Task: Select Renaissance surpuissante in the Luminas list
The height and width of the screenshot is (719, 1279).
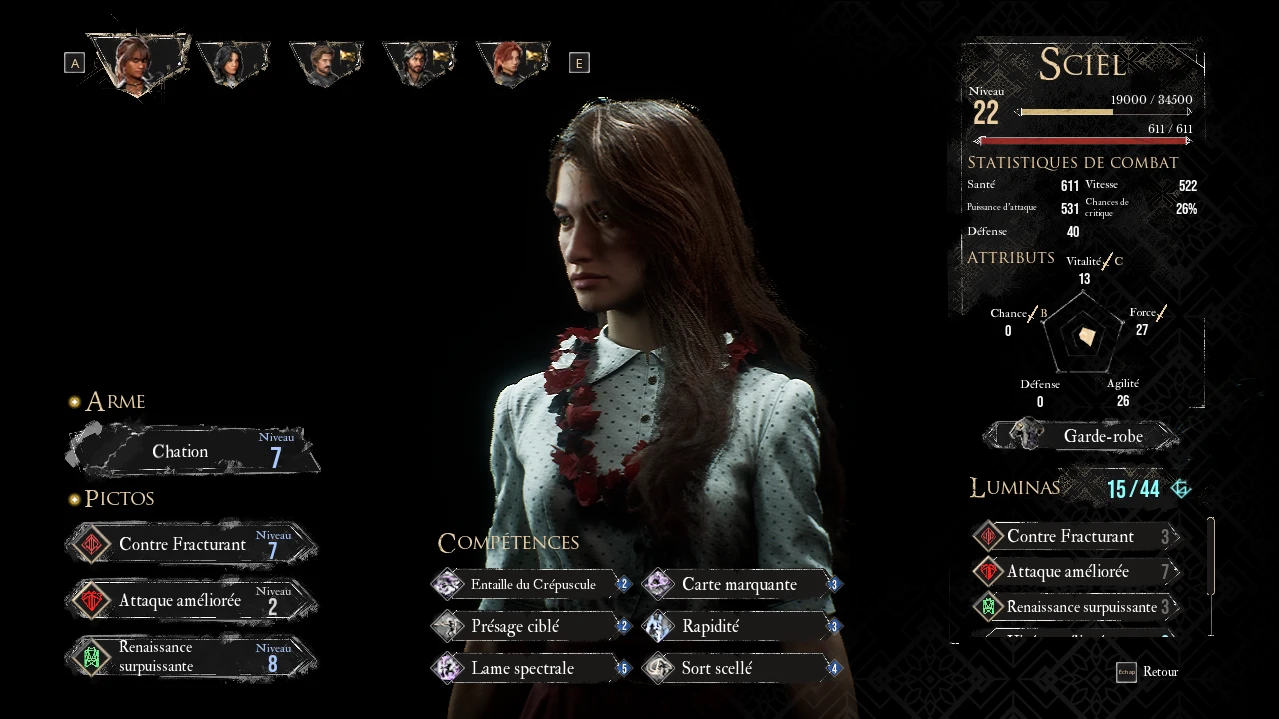Action: click(x=1074, y=607)
